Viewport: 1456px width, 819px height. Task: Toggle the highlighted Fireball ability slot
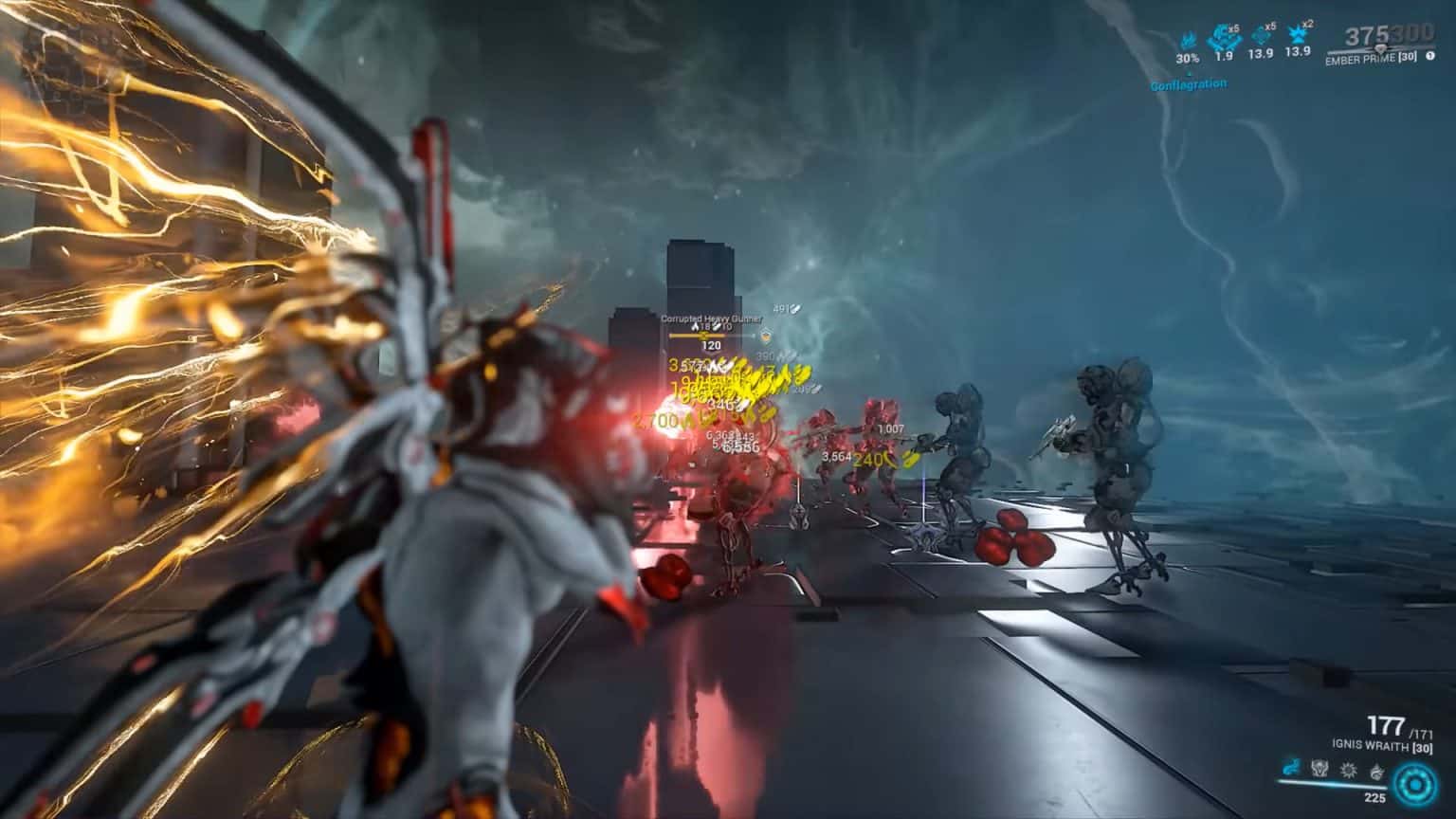[x=1289, y=768]
